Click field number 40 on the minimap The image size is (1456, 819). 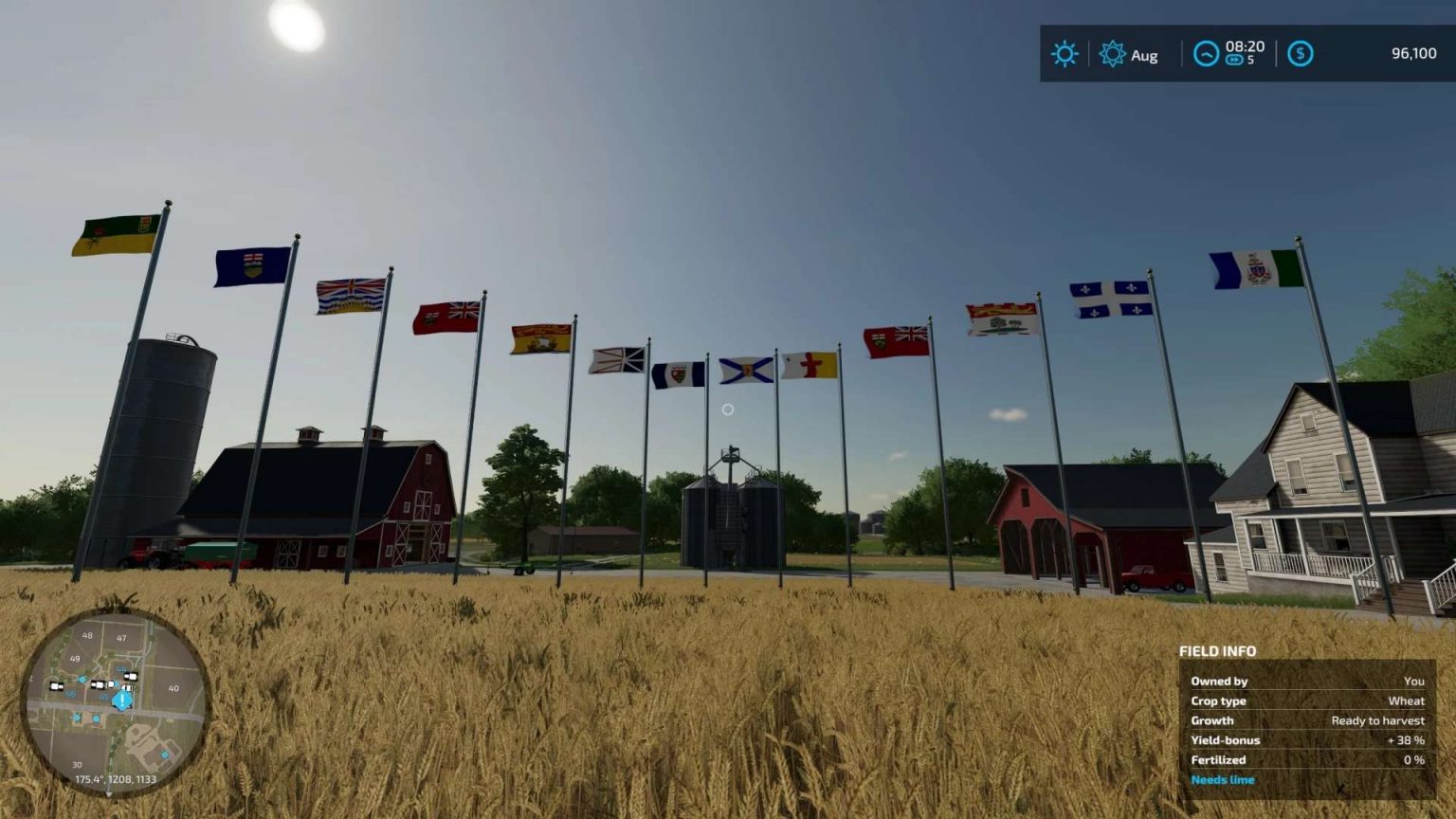174,687
